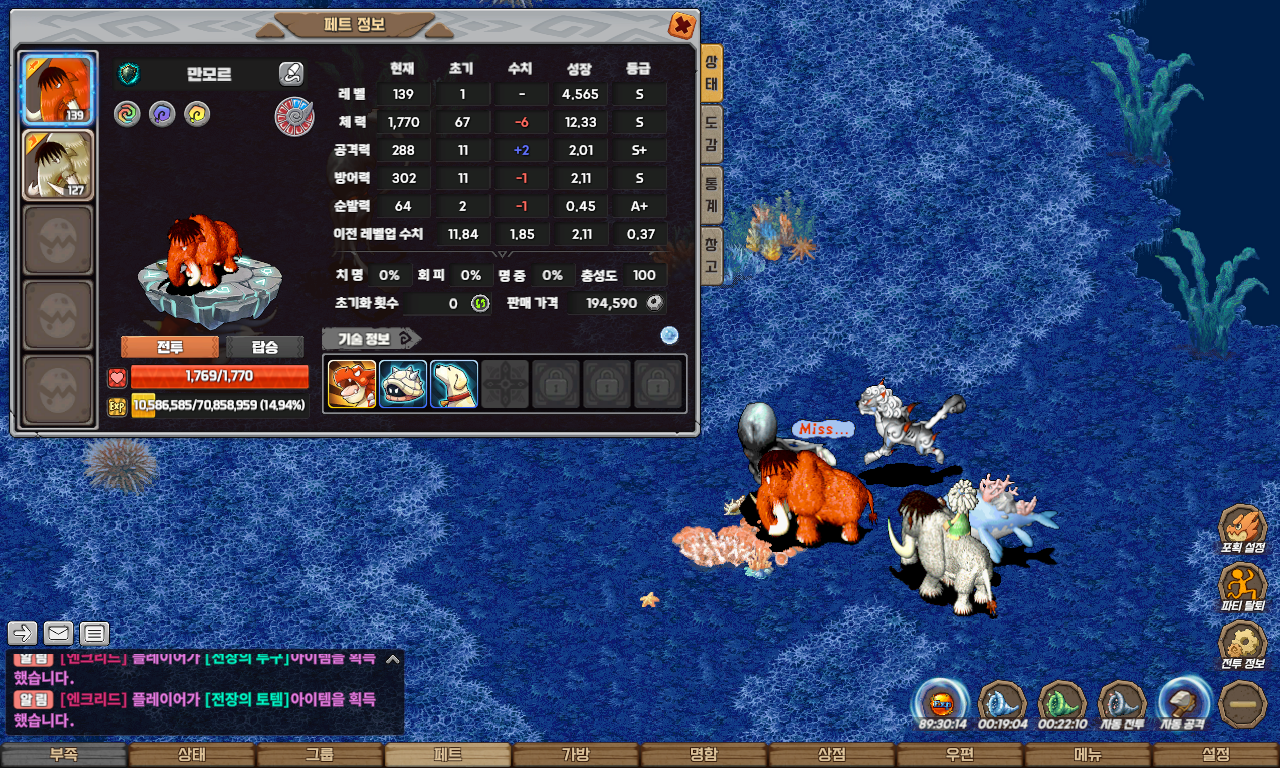This screenshot has height=768, width=1280.
Task: Open the mail envelope icon above chat
Action: (x=58, y=633)
